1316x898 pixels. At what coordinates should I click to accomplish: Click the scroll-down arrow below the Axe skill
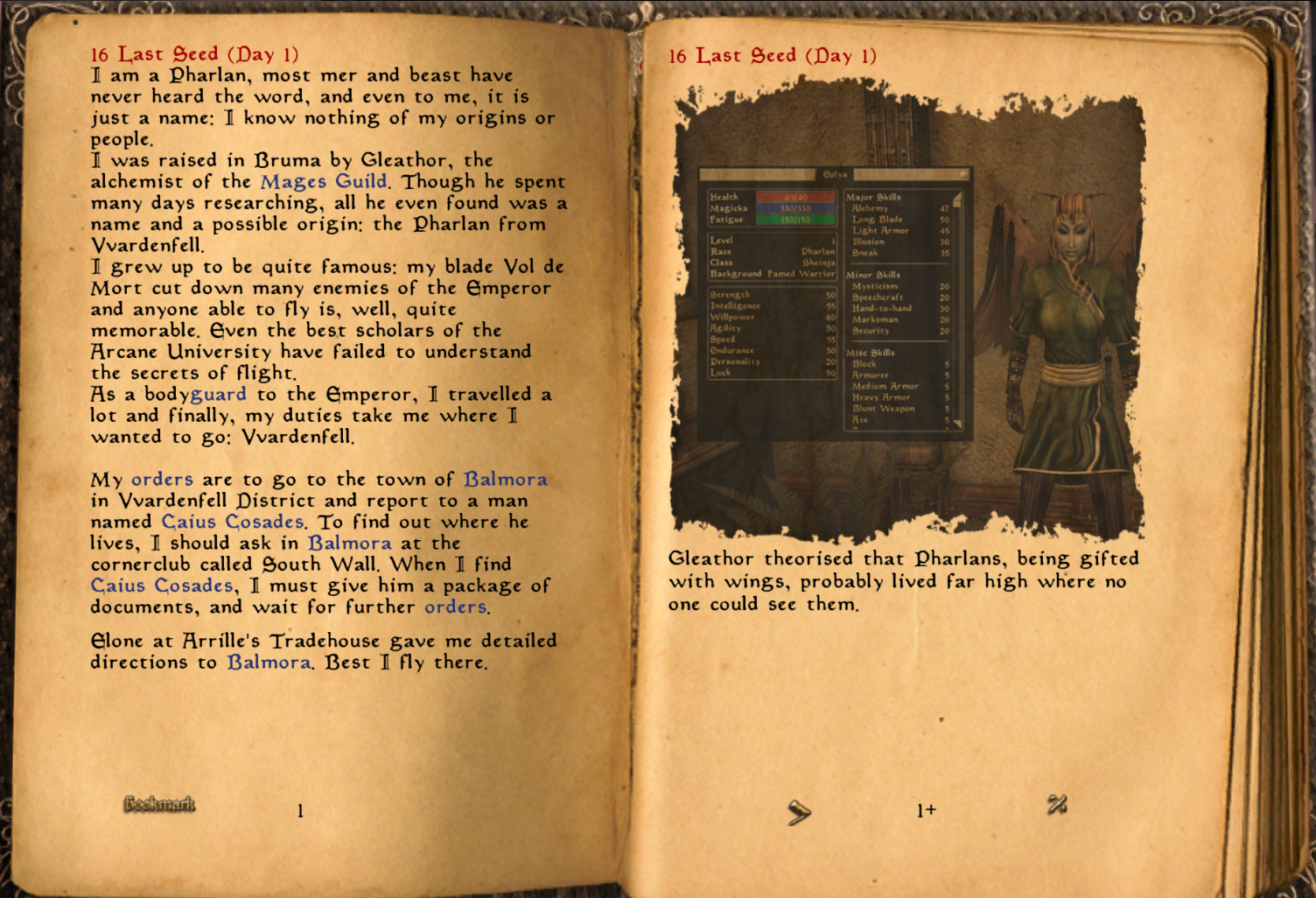(956, 424)
